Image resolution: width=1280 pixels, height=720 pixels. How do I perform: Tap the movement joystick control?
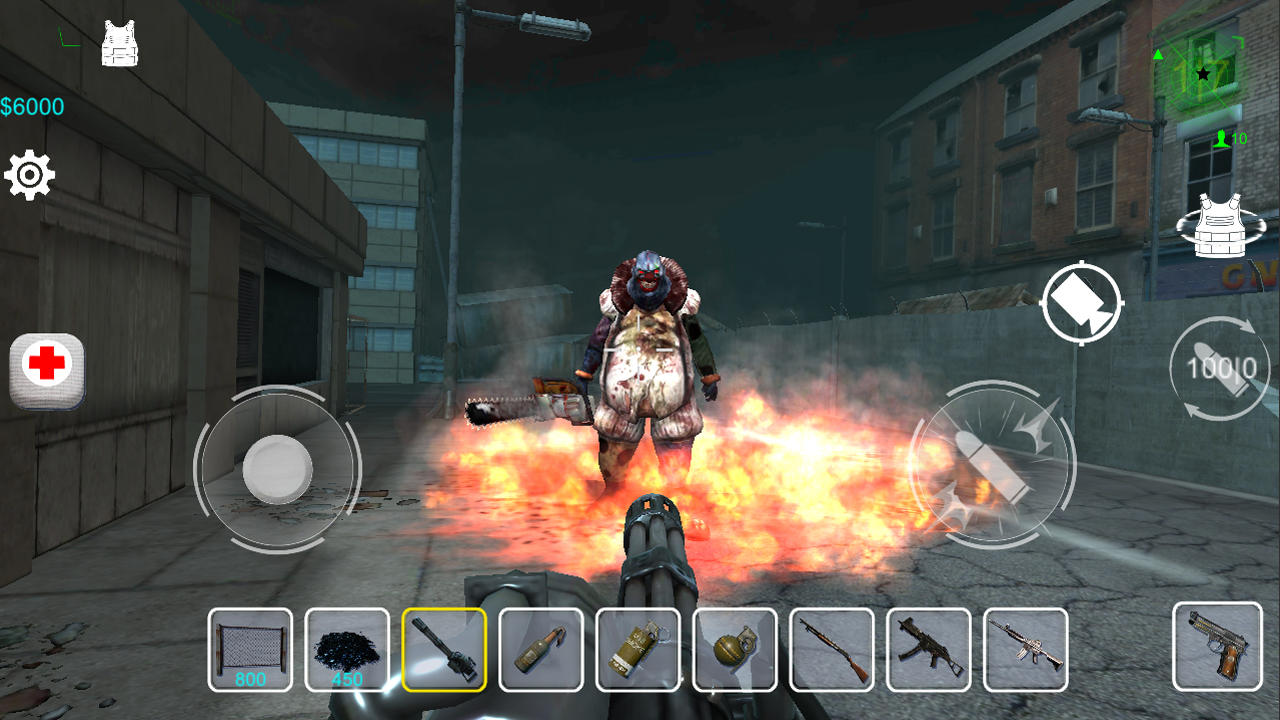click(277, 467)
